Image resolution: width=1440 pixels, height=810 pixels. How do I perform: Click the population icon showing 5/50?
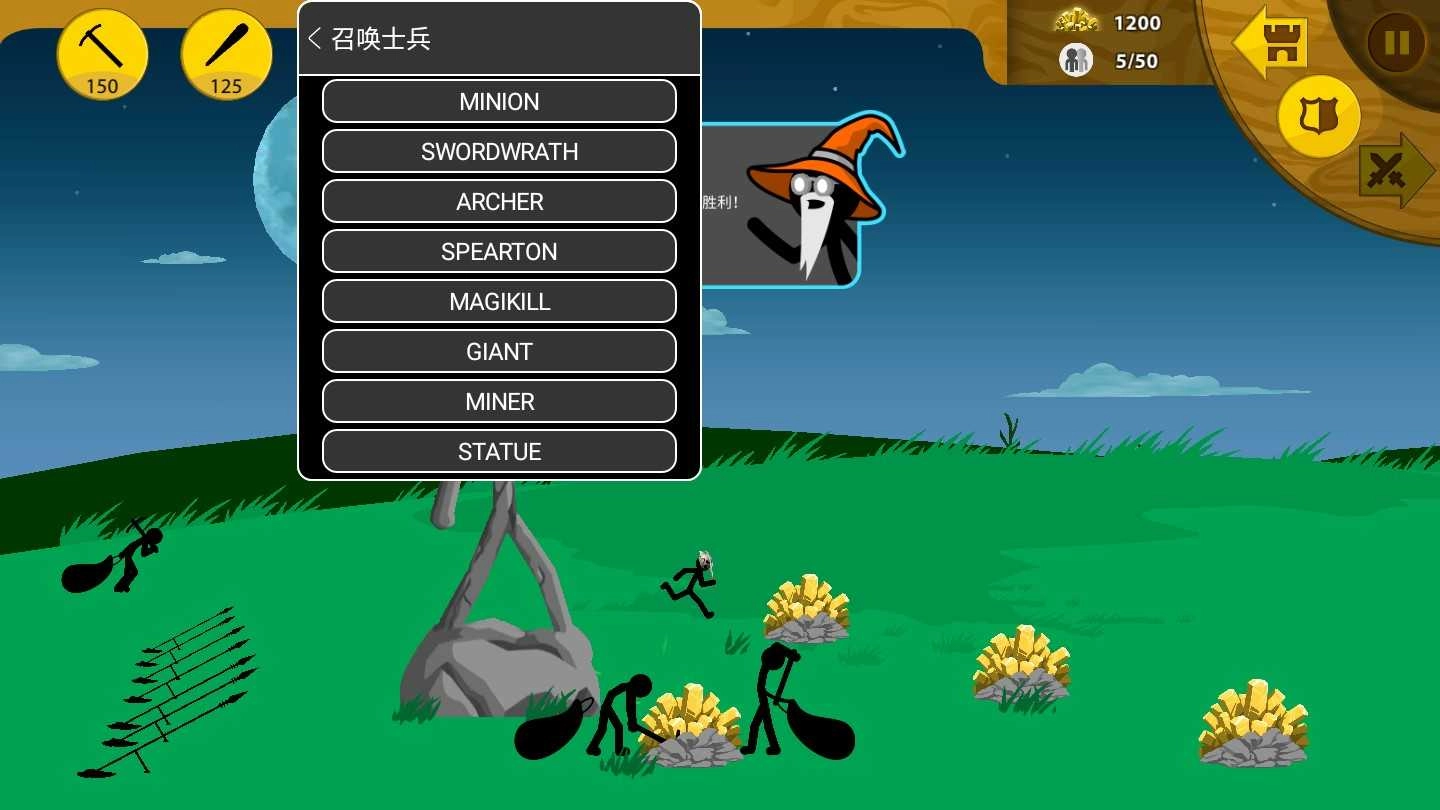(1075, 60)
